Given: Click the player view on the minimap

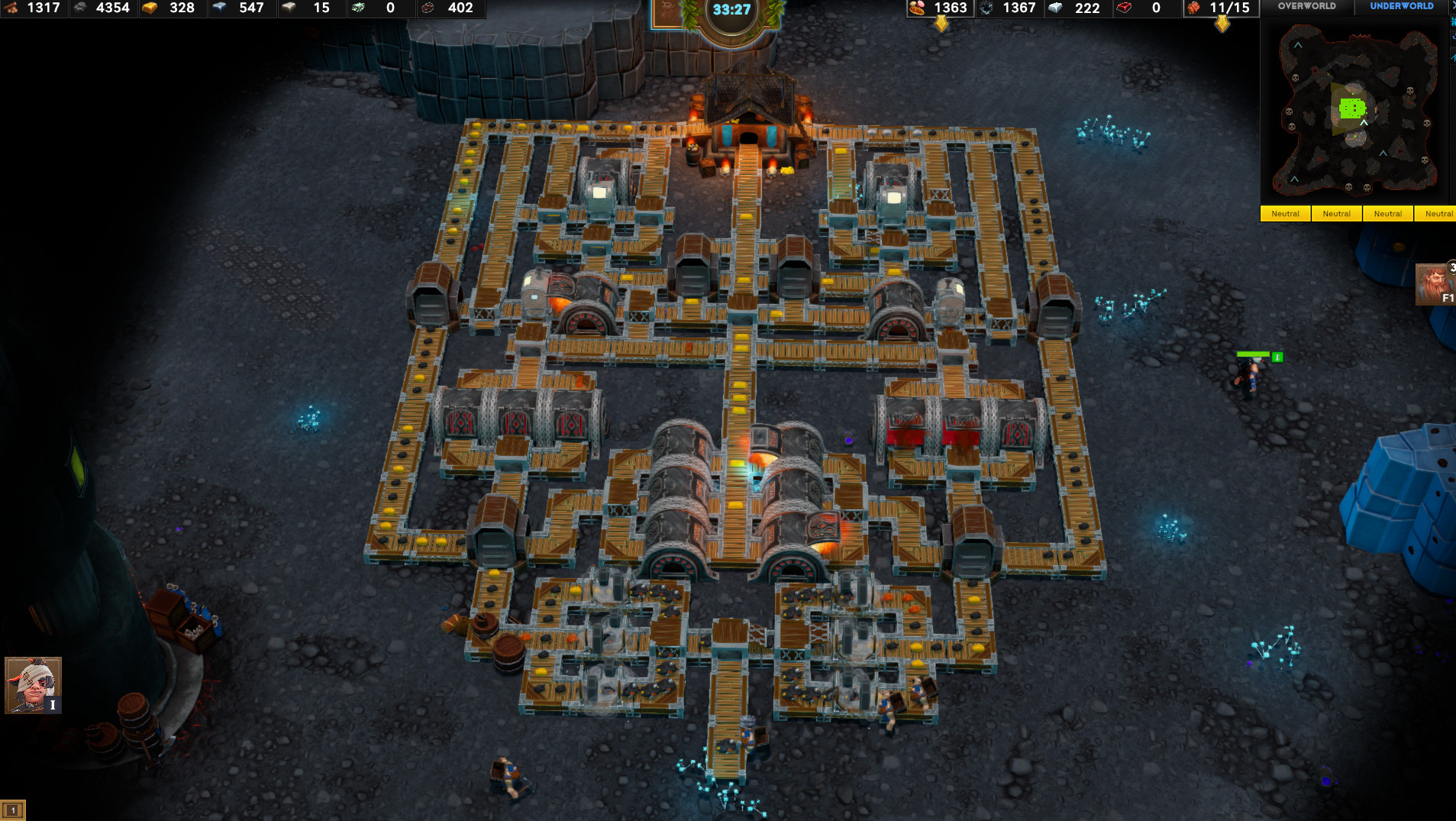Looking at the screenshot, I should point(1351,110).
